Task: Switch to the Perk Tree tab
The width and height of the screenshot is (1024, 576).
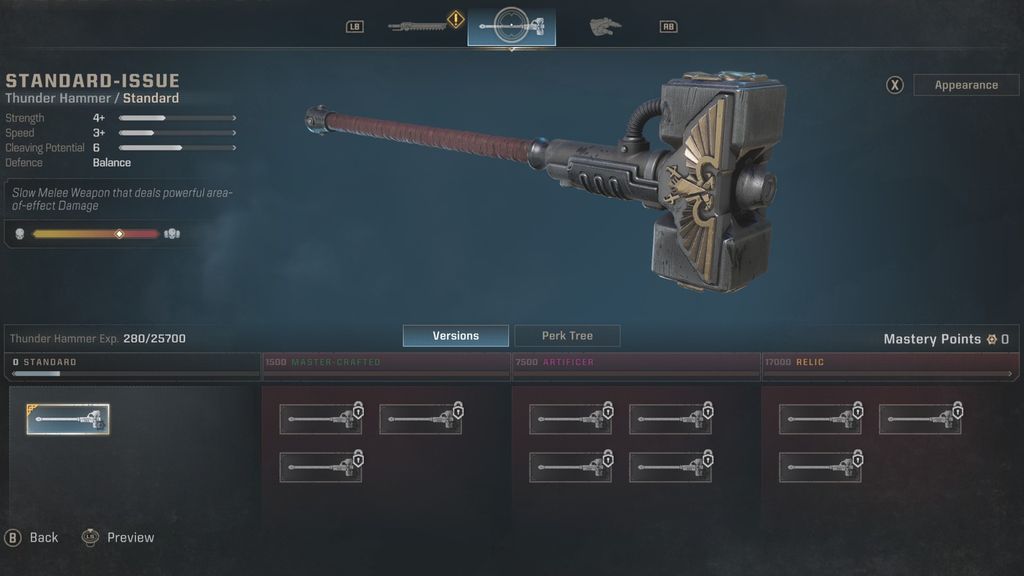Action: (x=567, y=336)
